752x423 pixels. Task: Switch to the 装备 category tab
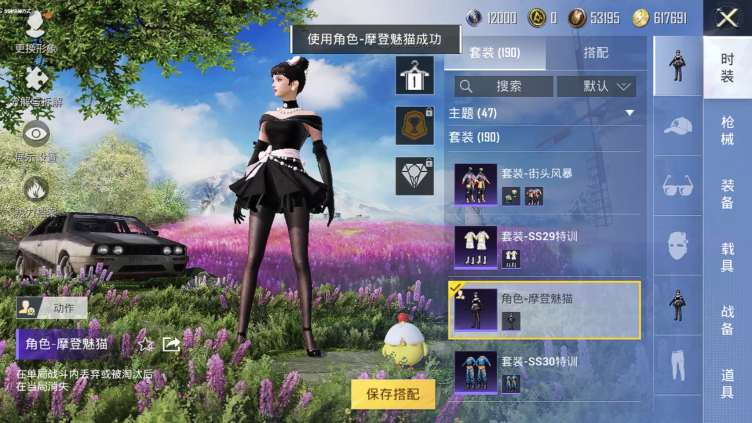(x=727, y=194)
